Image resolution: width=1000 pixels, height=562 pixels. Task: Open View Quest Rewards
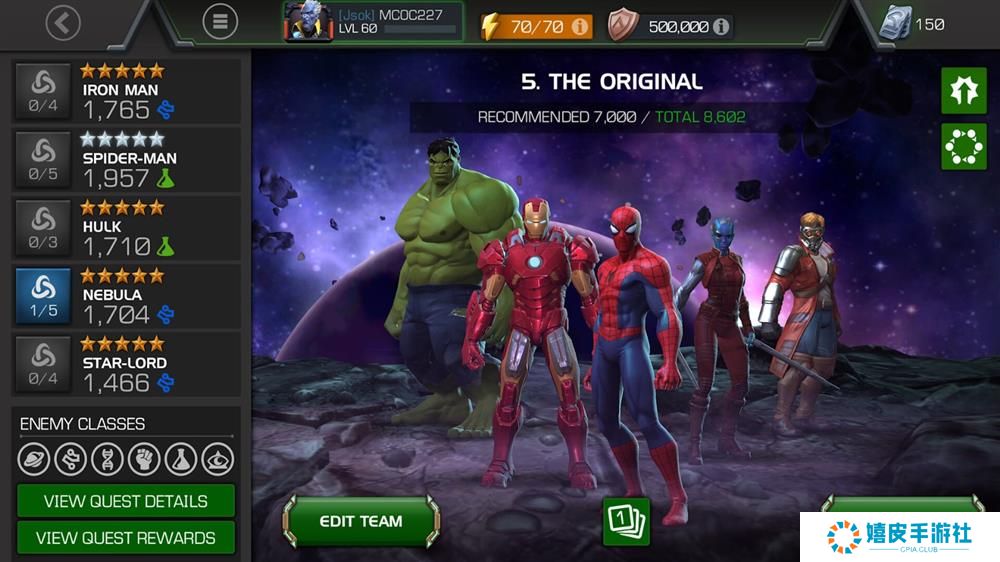point(126,538)
